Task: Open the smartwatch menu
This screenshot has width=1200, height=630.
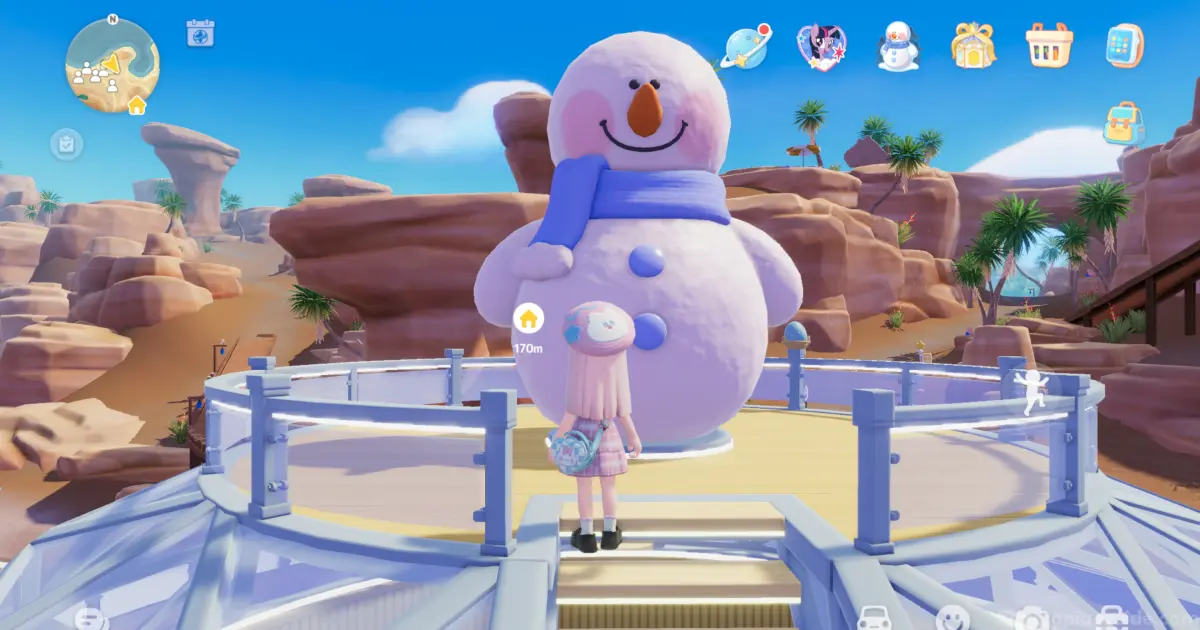Action: click(x=1125, y=46)
